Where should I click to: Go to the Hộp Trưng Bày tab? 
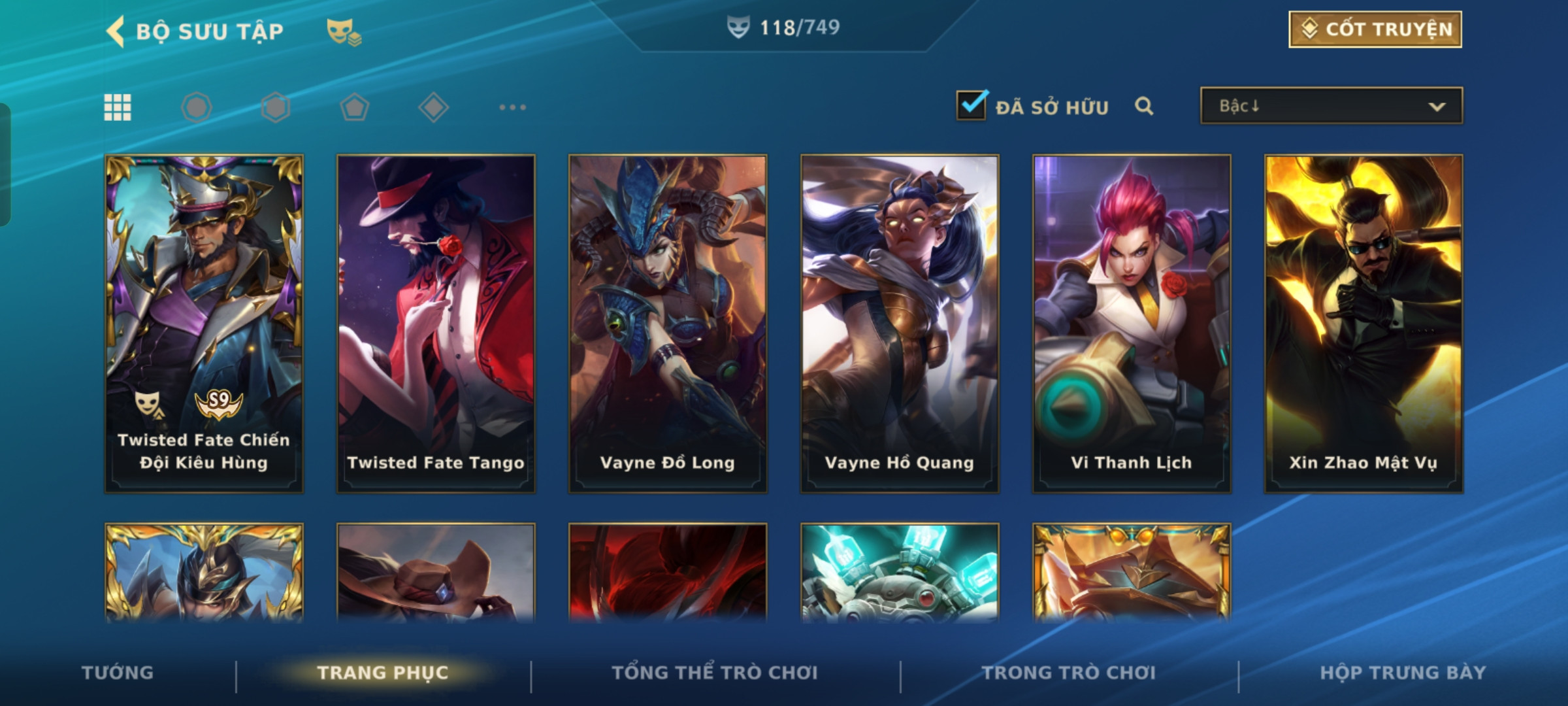click(1403, 673)
